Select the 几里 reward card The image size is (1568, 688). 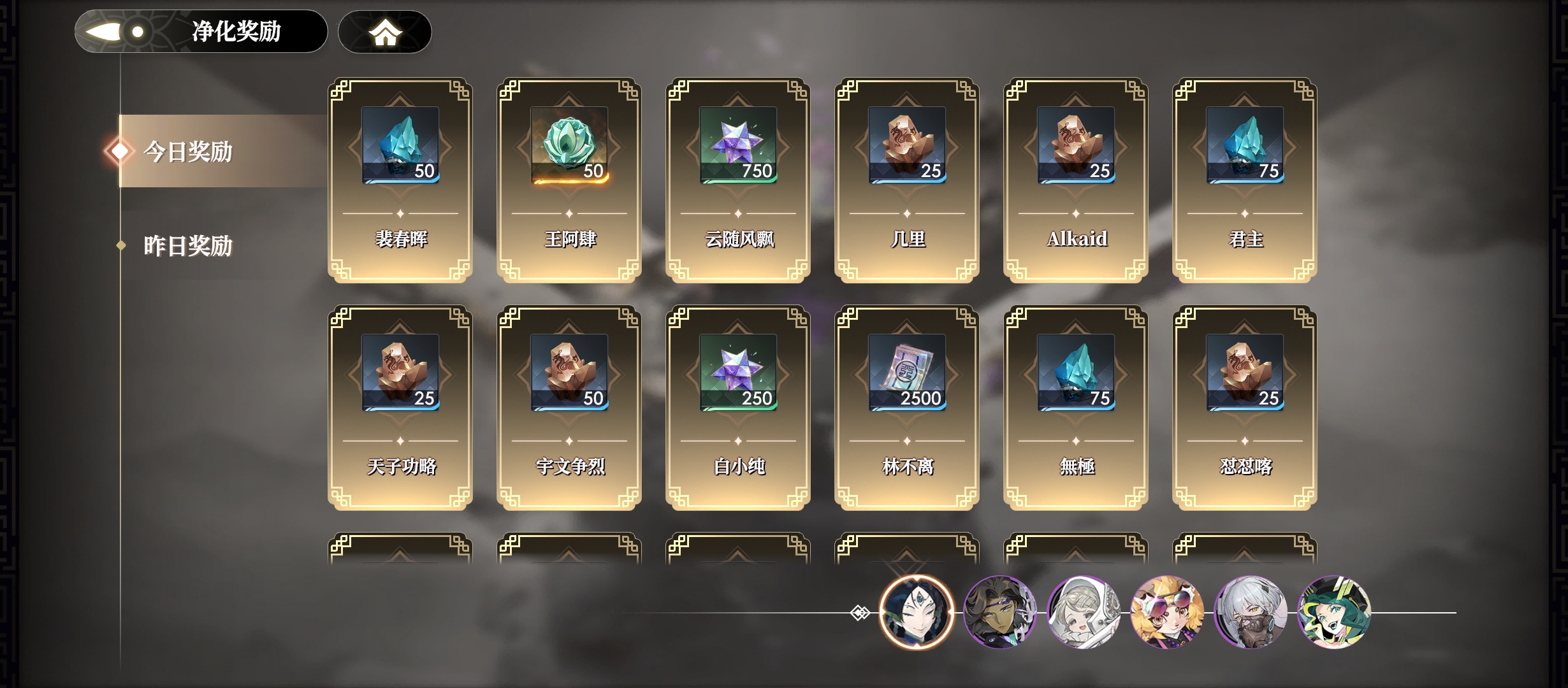[x=907, y=180]
